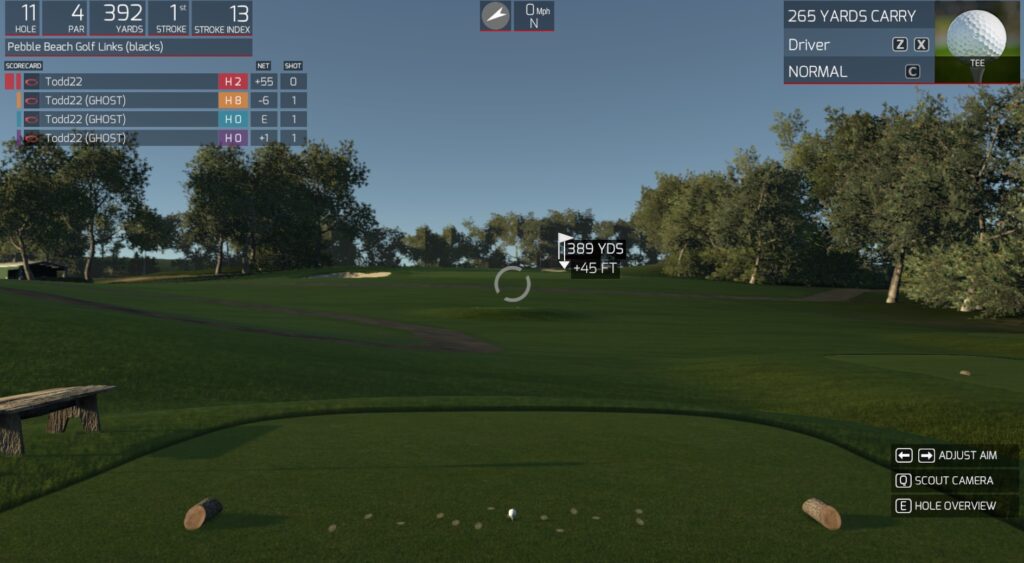Click the golf ball tee lie thumbnail
The image size is (1024, 563).
coord(977,40)
